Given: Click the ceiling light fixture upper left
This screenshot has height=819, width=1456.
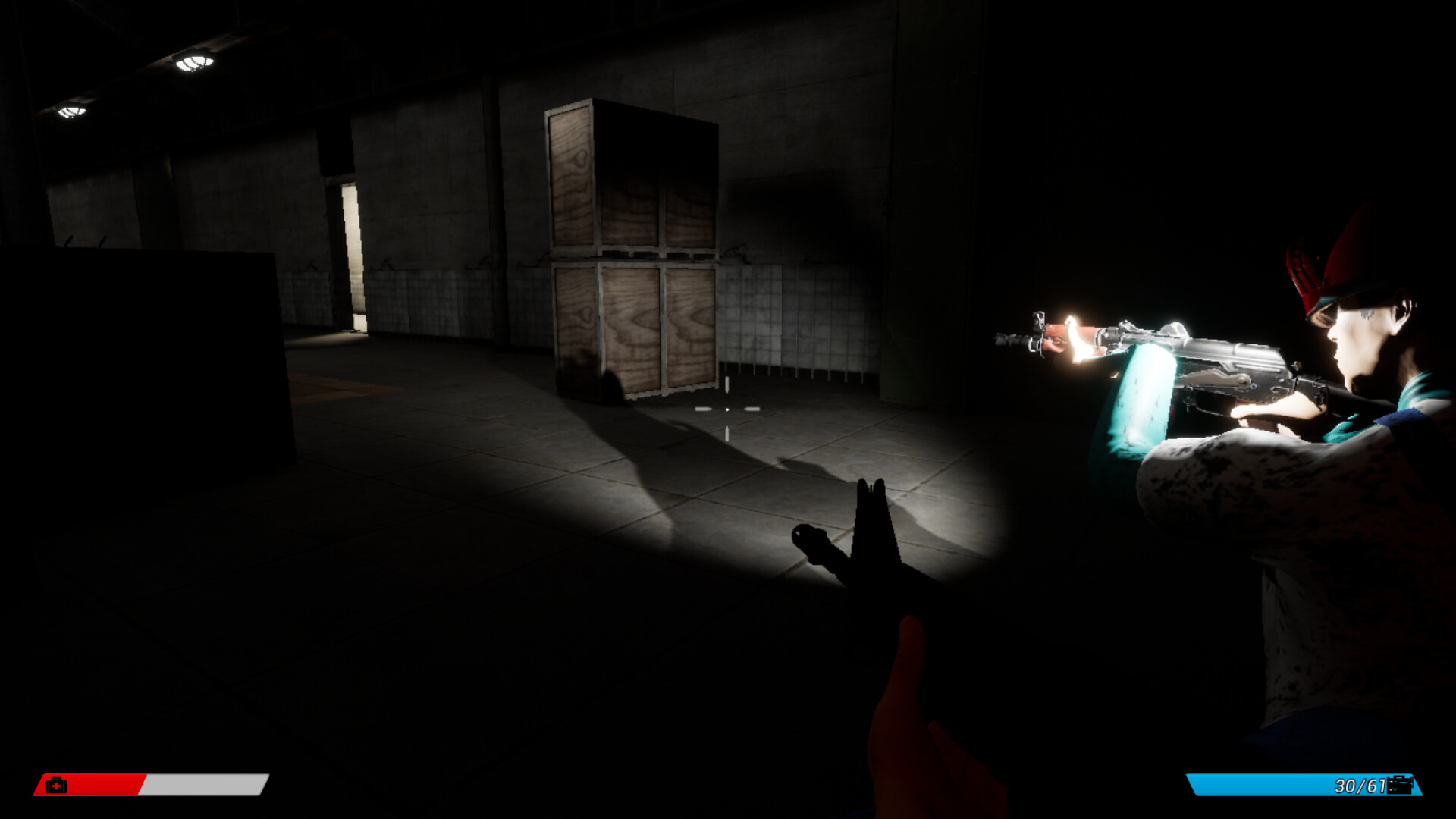Looking at the screenshot, I should [x=196, y=61].
